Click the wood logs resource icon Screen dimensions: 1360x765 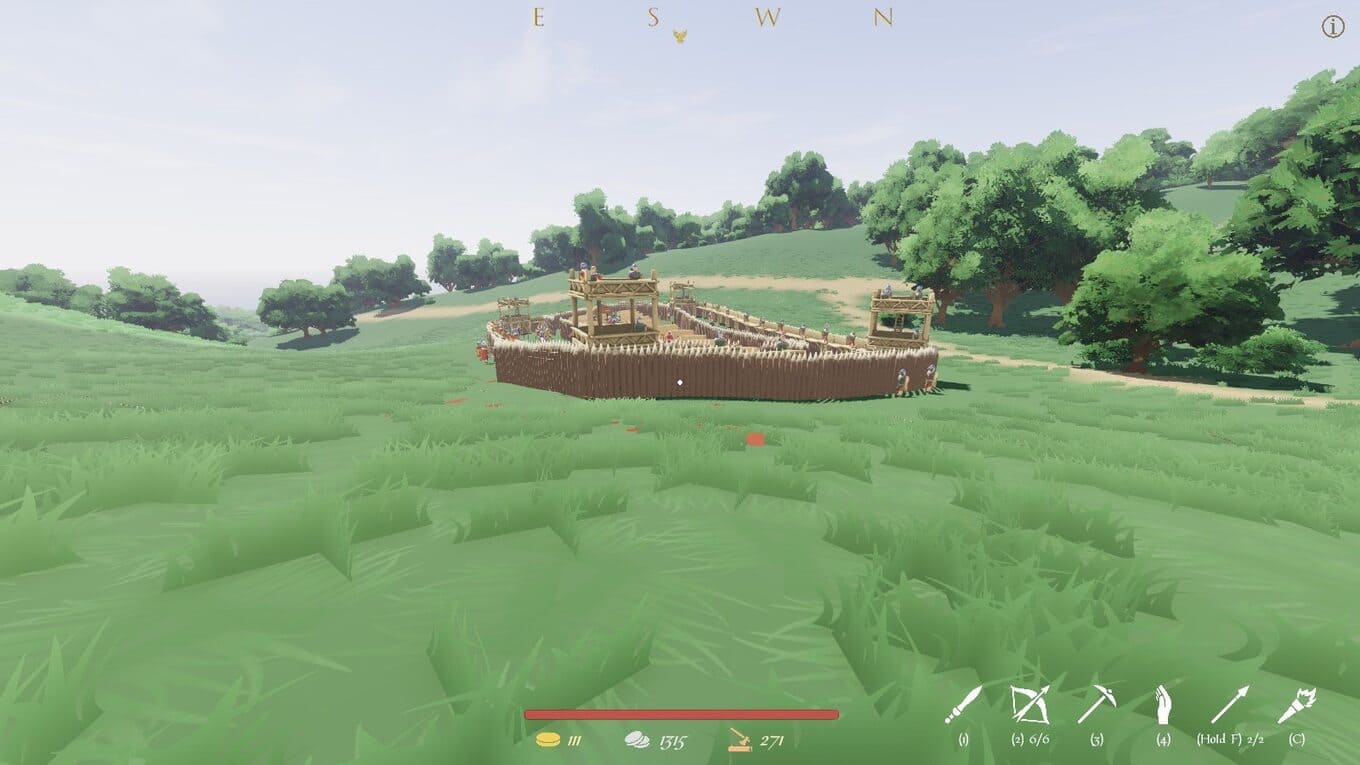[x=740, y=740]
